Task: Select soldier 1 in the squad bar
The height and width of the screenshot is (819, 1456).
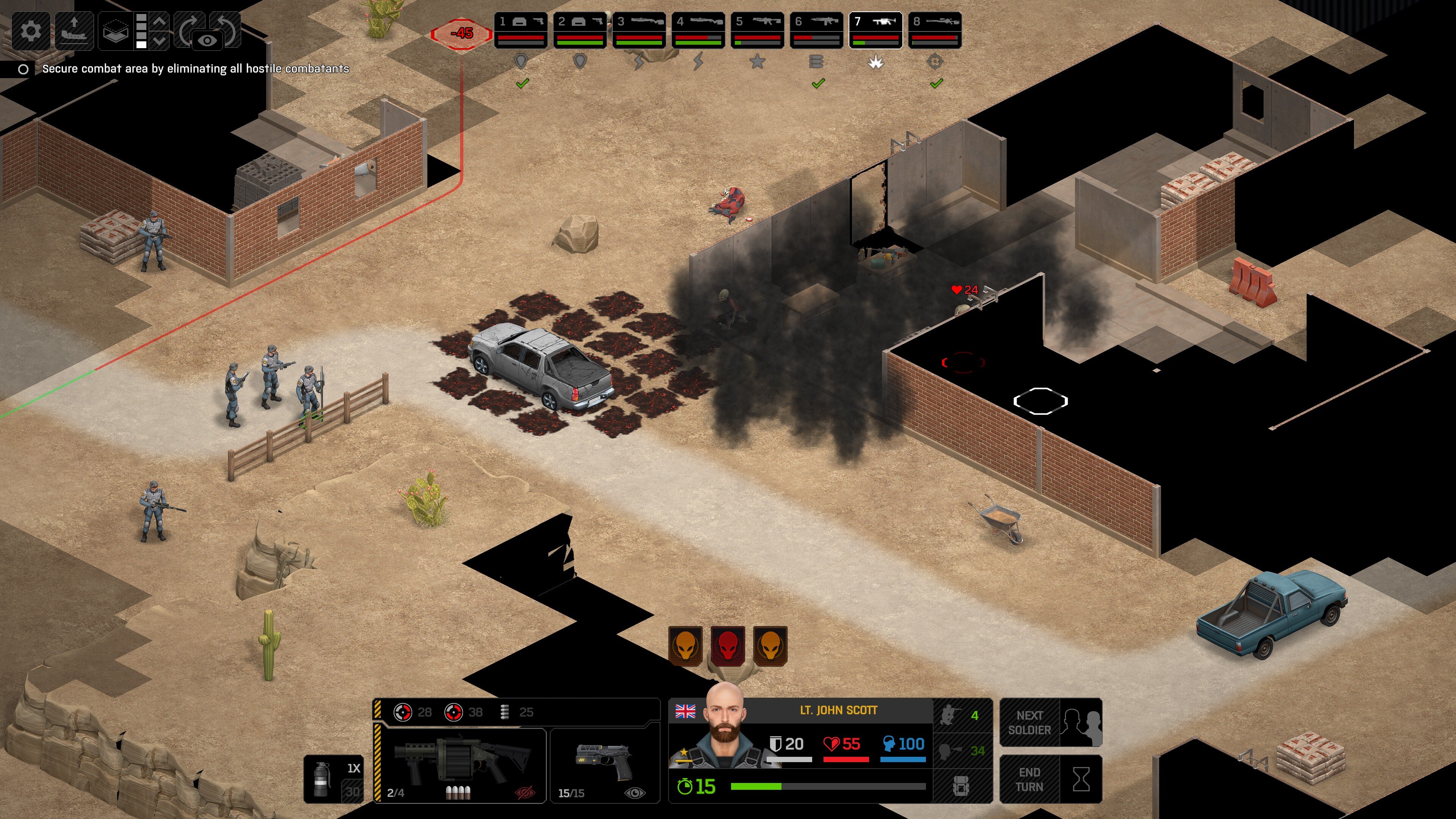Action: (521, 30)
